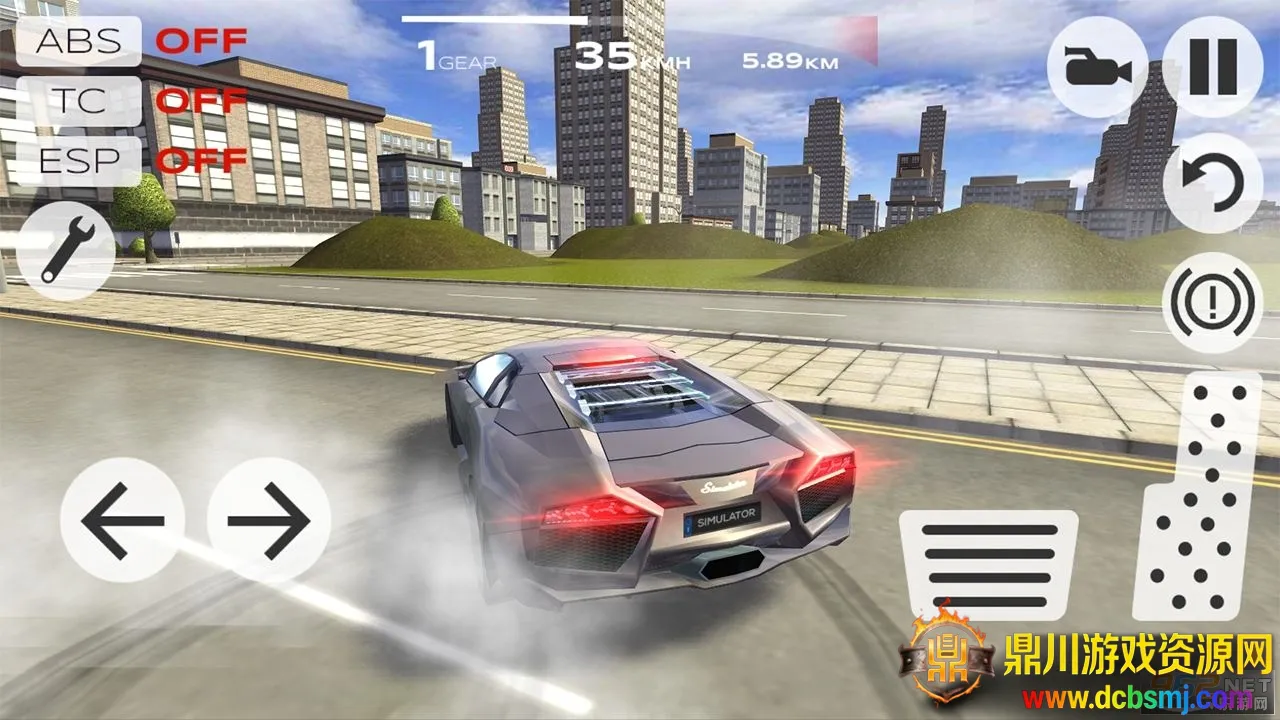Reset the car with the circular arrow
Viewport: 1280px width, 720px height.
1213,183
